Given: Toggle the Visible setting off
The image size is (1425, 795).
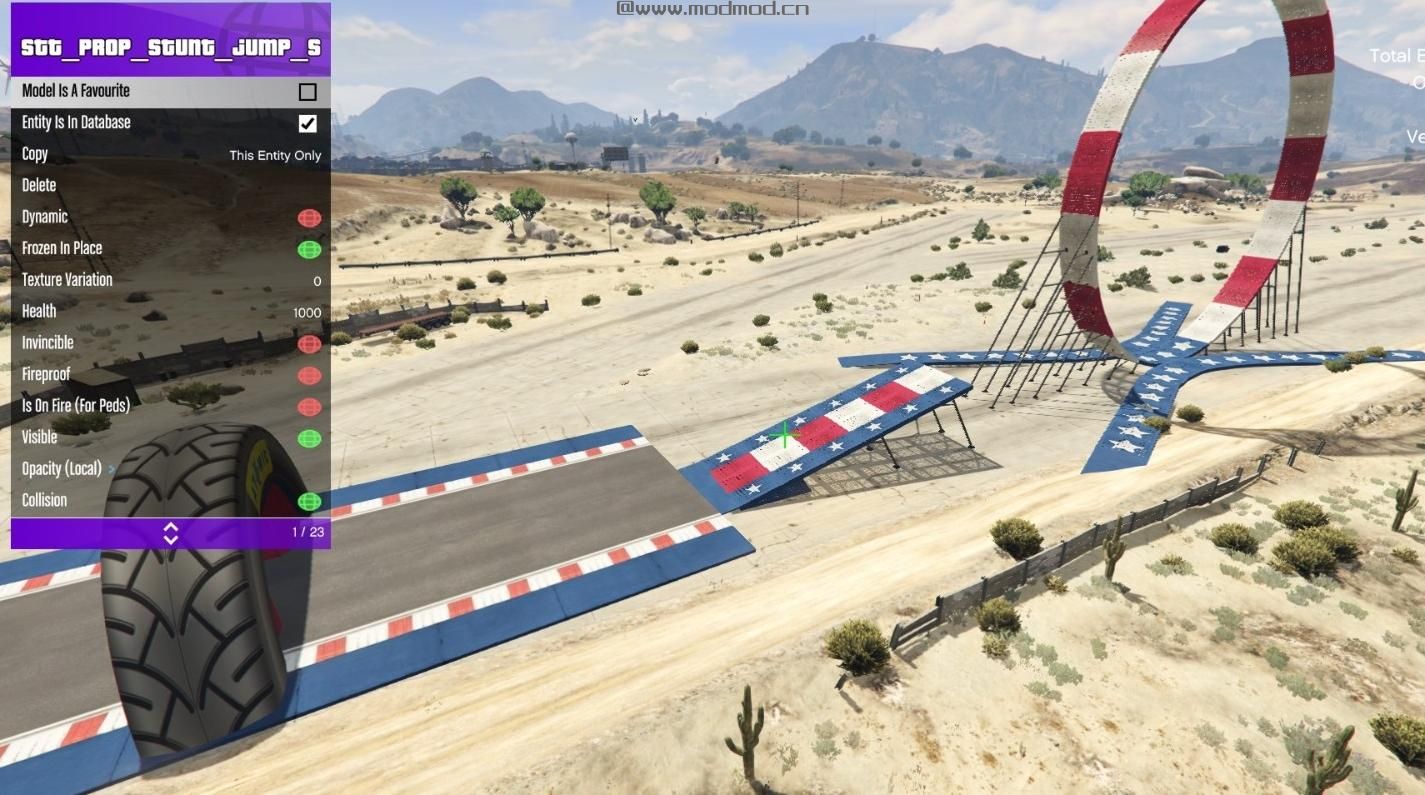Looking at the screenshot, I should 309,438.
